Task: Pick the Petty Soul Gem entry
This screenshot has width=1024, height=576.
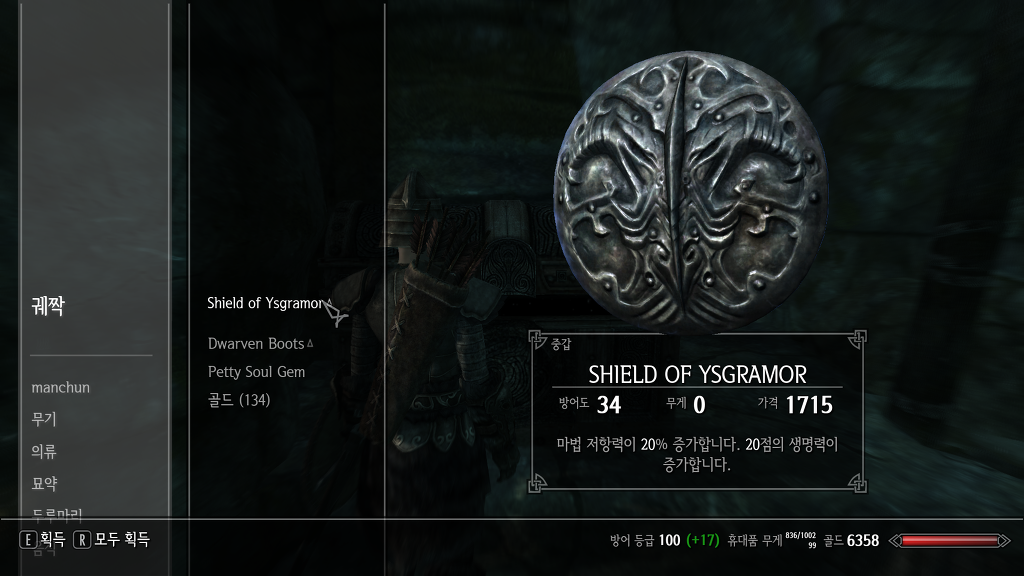Action: pyautogui.click(x=256, y=372)
